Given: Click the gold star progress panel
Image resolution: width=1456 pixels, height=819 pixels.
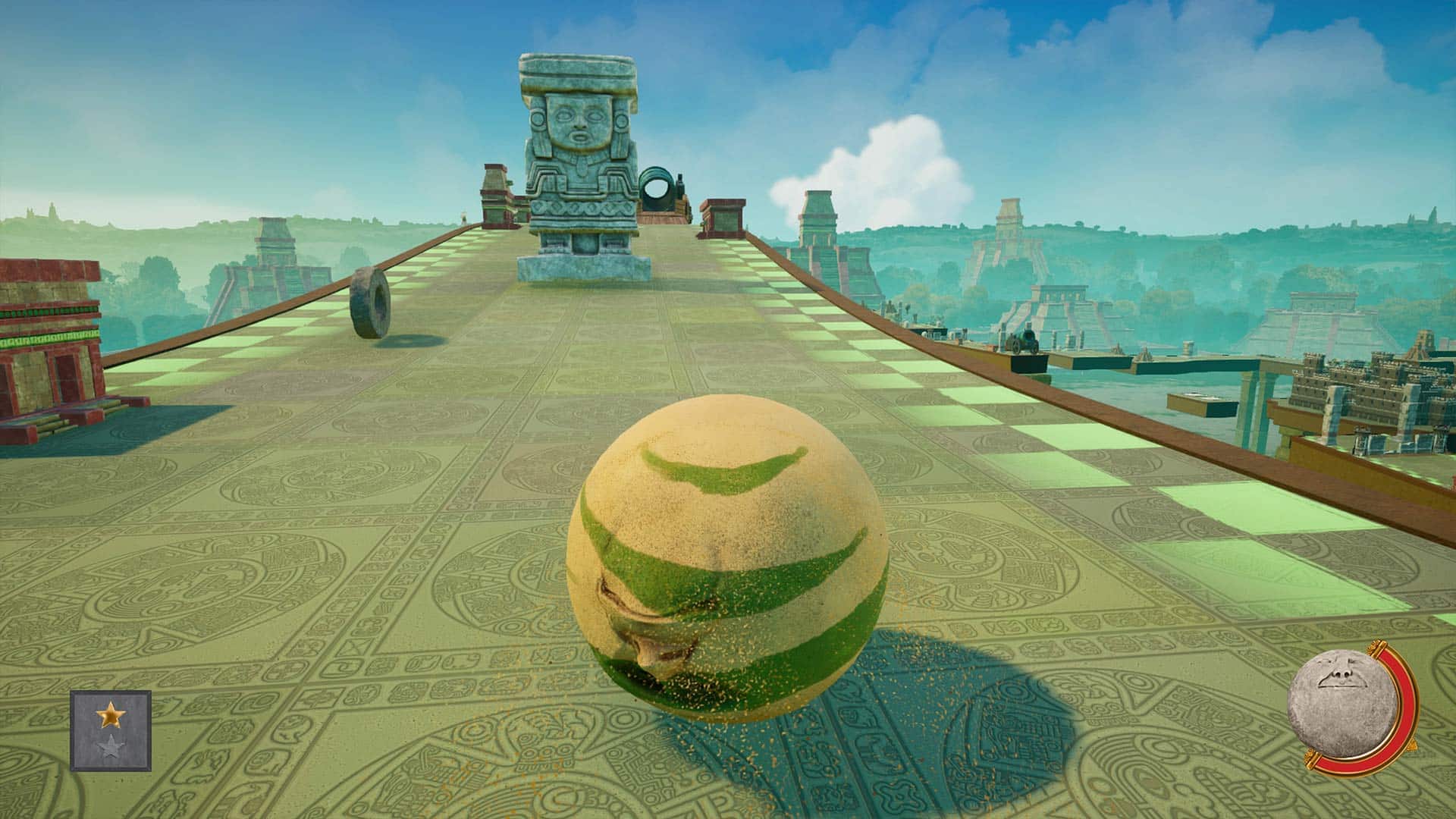Looking at the screenshot, I should point(111,730).
